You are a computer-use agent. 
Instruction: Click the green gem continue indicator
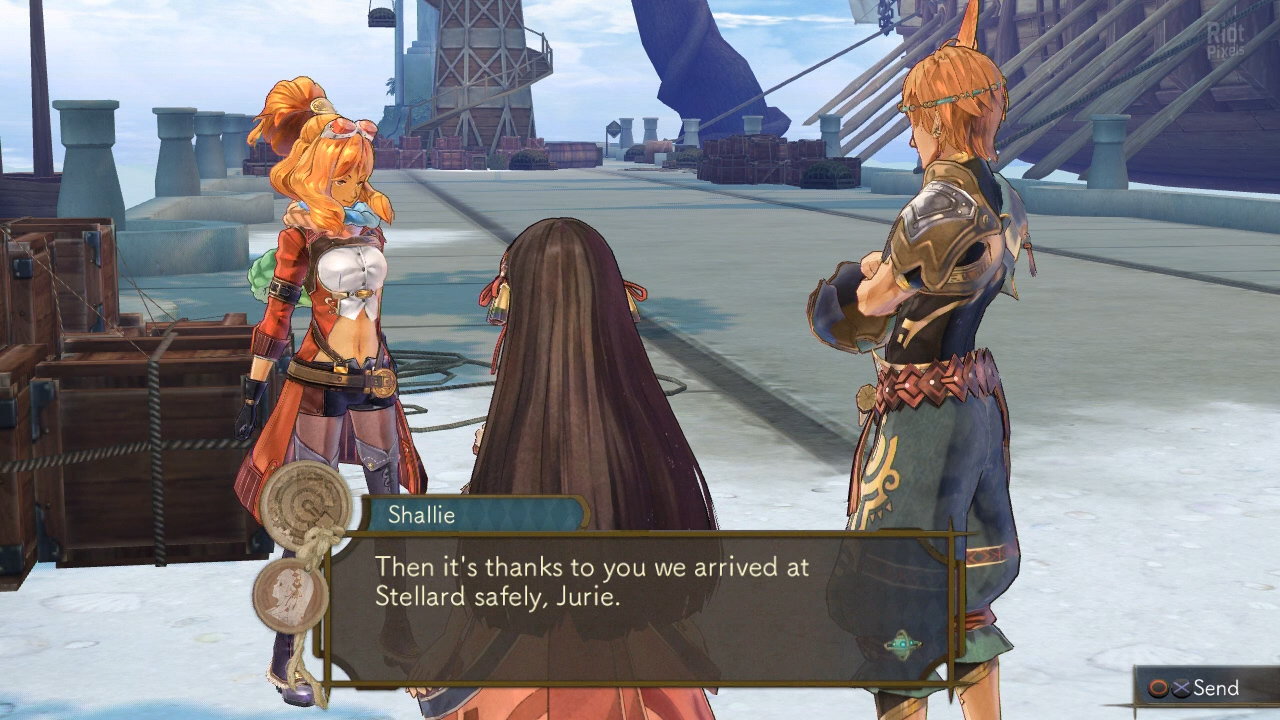(902, 644)
